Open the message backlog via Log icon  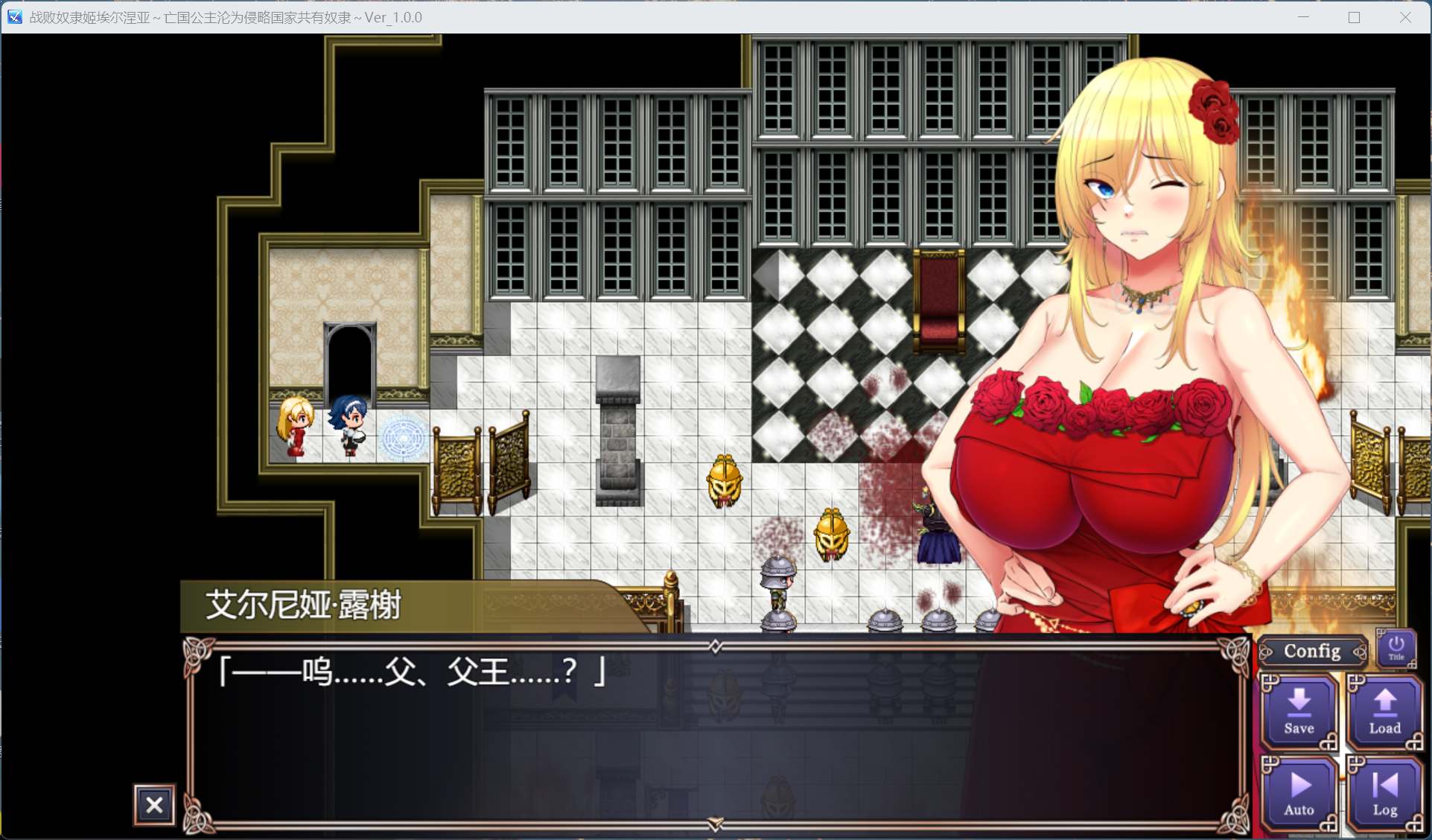pyautogui.click(x=1384, y=792)
